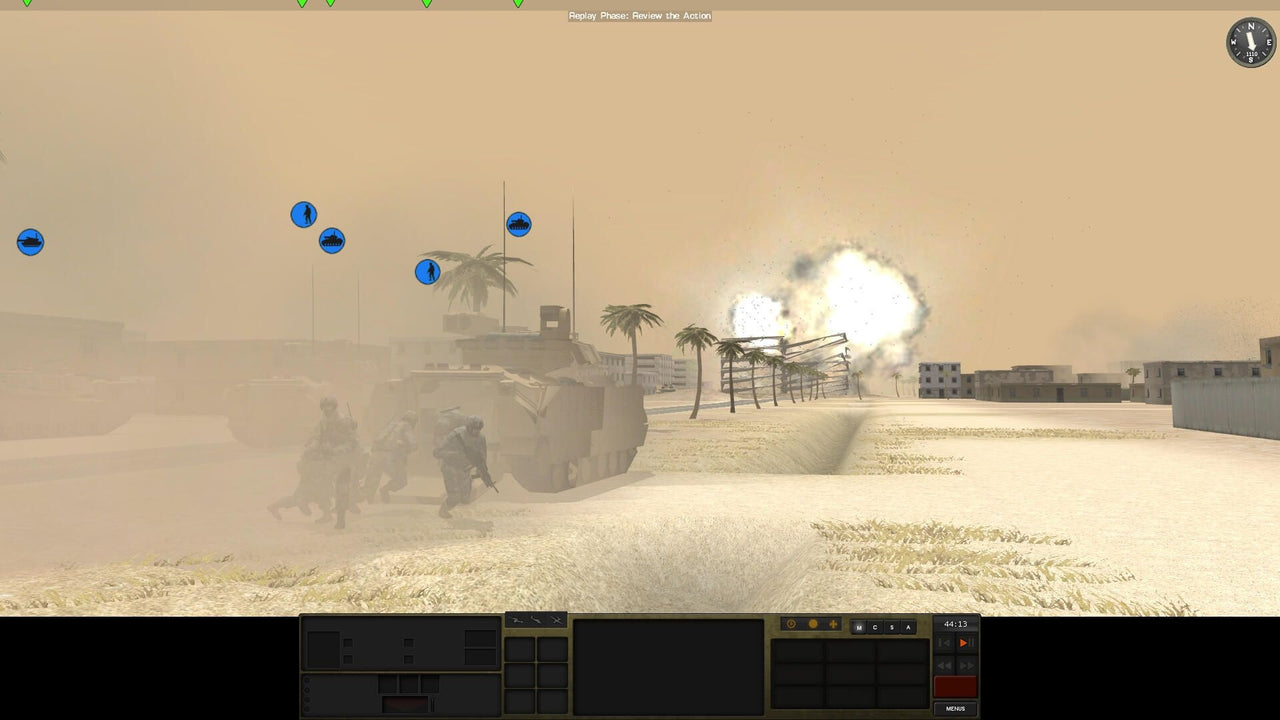Click the yellow plus icon in the bottom panel
This screenshot has height=720, width=1280.
click(x=833, y=624)
